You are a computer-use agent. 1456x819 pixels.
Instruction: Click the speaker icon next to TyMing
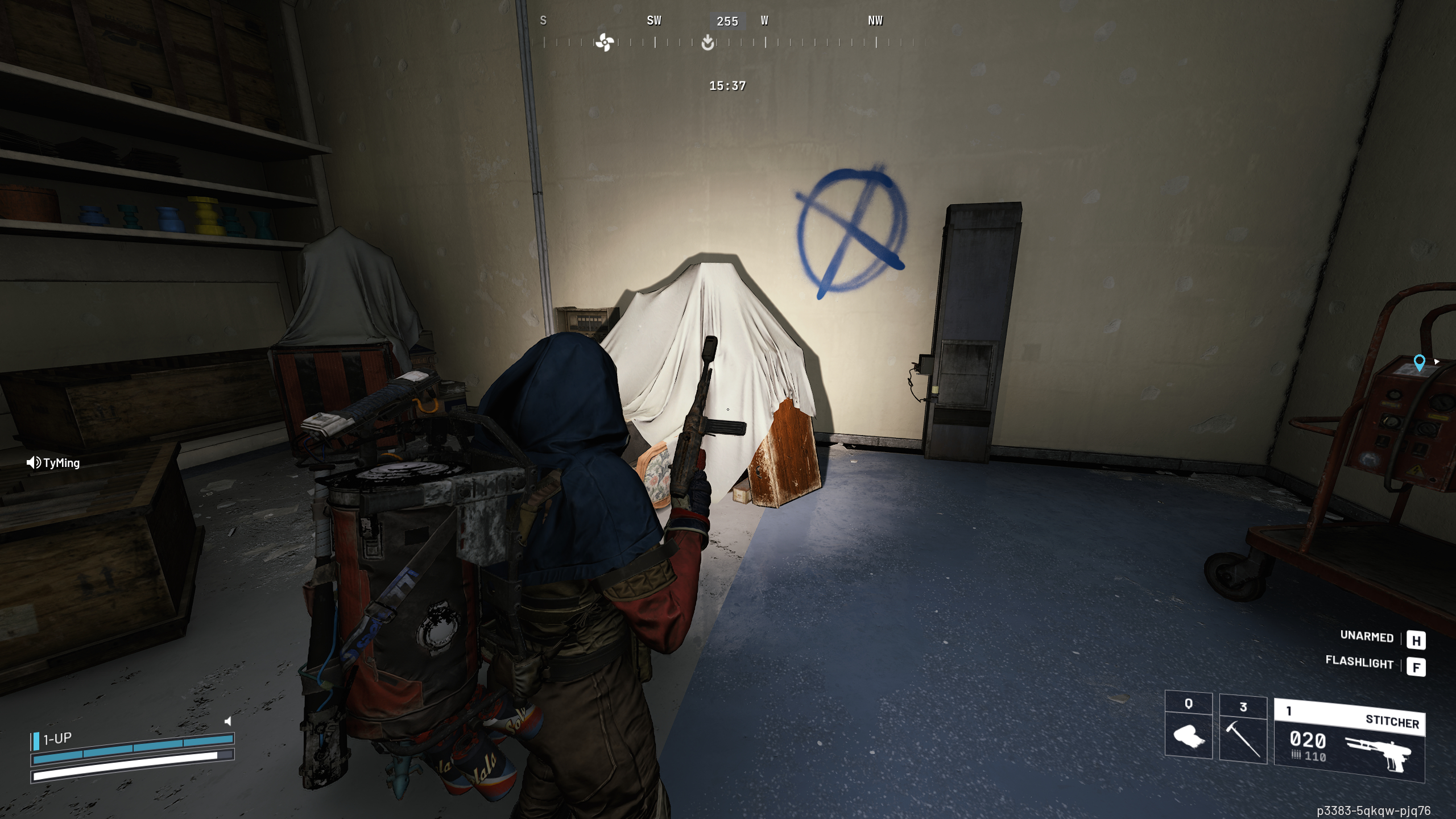pos(32,462)
